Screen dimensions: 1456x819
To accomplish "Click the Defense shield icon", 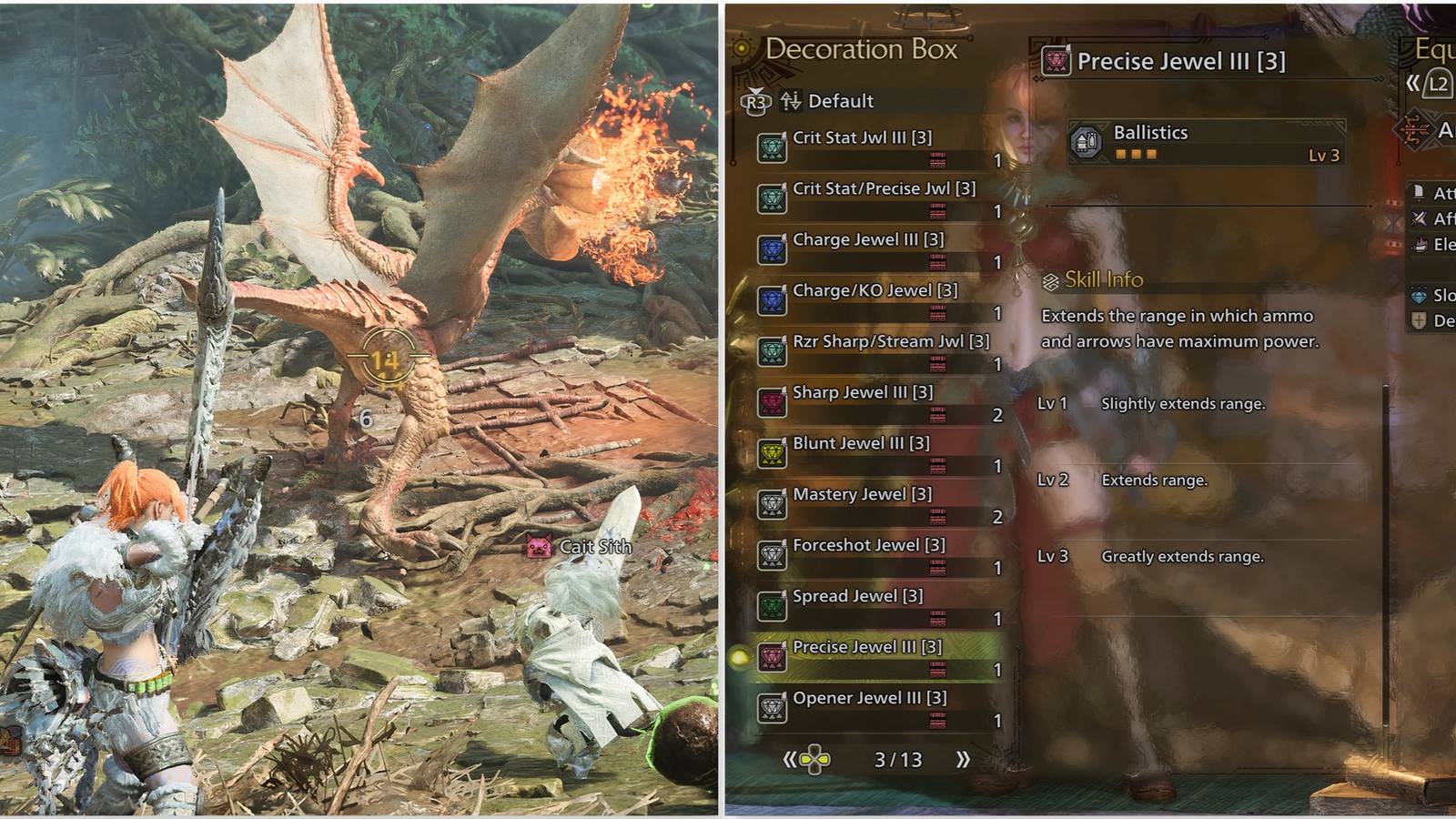I will (x=1420, y=320).
